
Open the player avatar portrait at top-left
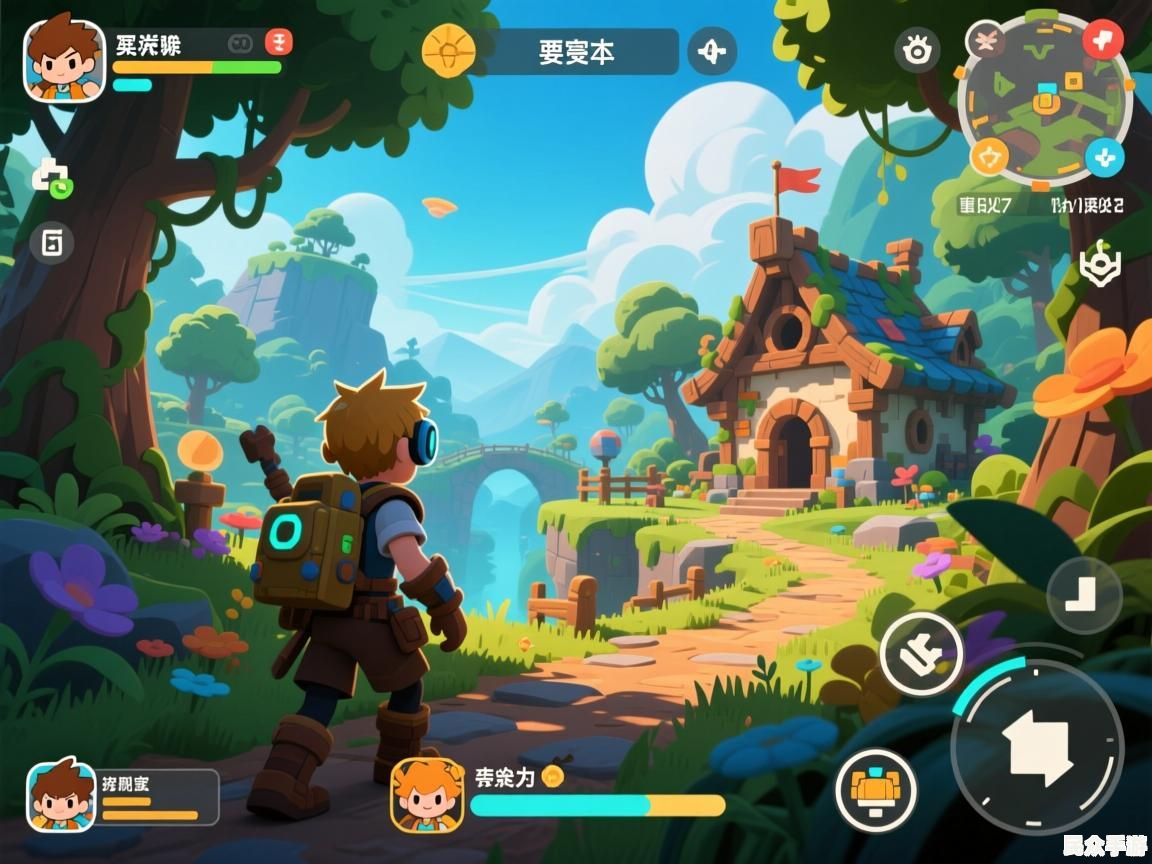(64, 61)
